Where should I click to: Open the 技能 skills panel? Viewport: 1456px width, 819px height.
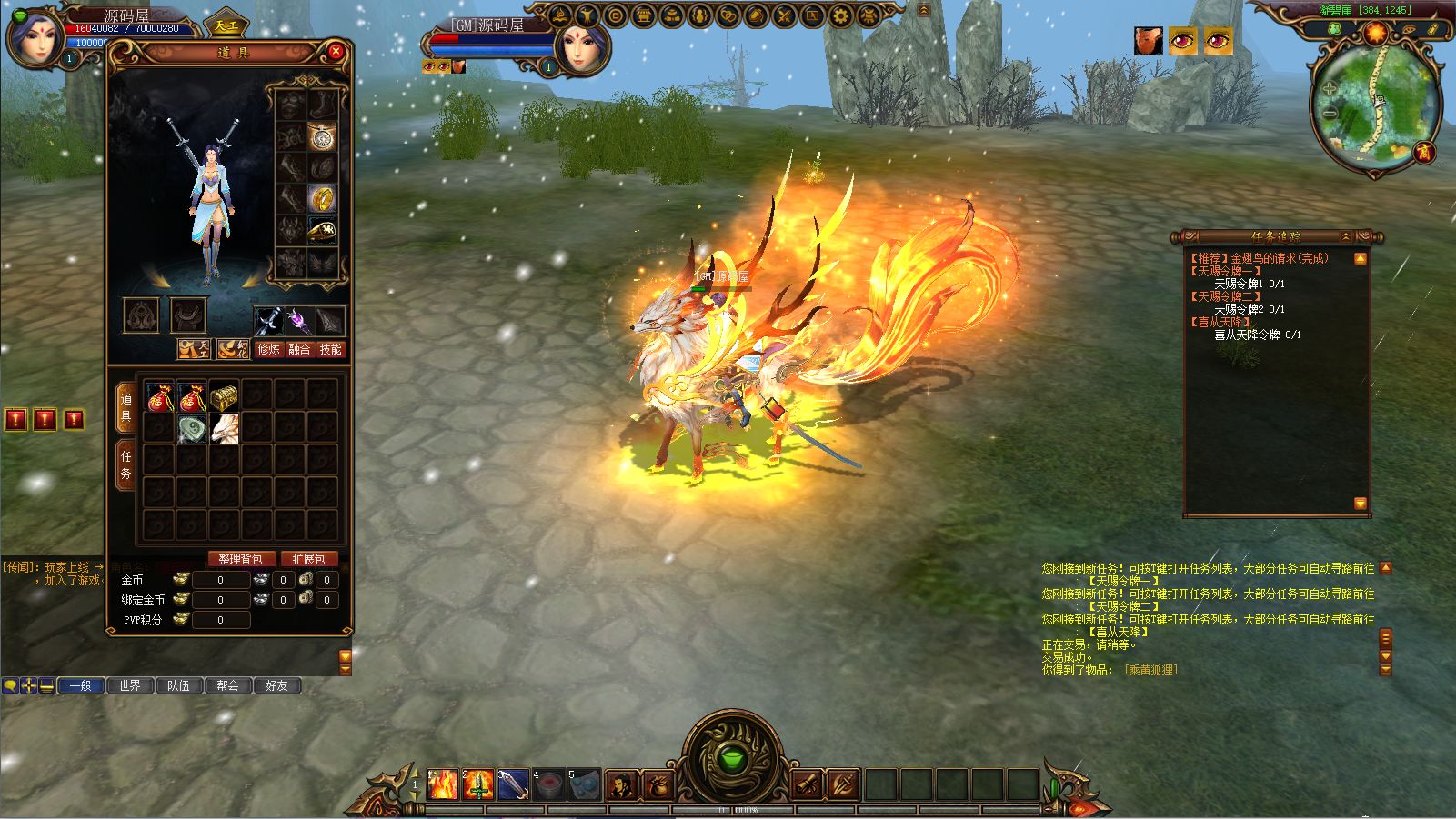(330, 349)
